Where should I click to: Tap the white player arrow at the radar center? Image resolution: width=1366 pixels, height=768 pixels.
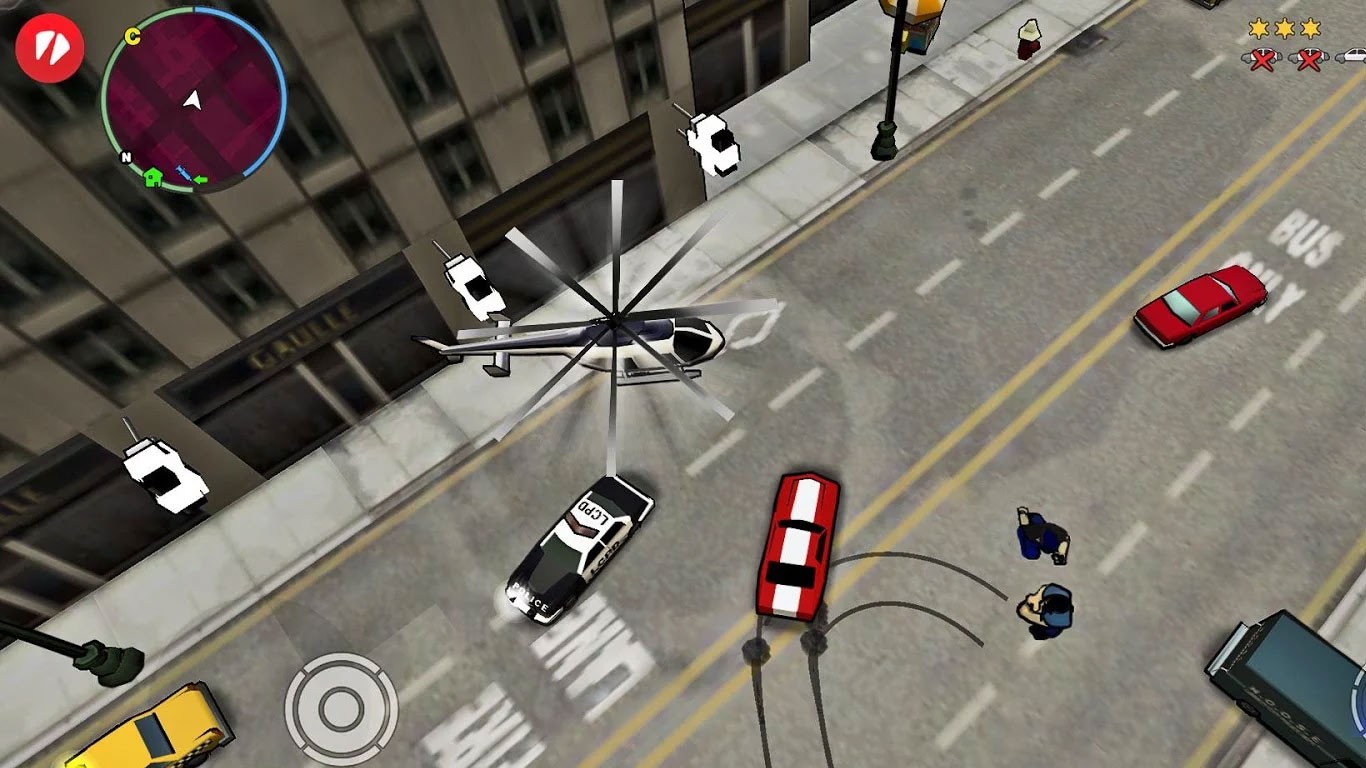pos(194,101)
